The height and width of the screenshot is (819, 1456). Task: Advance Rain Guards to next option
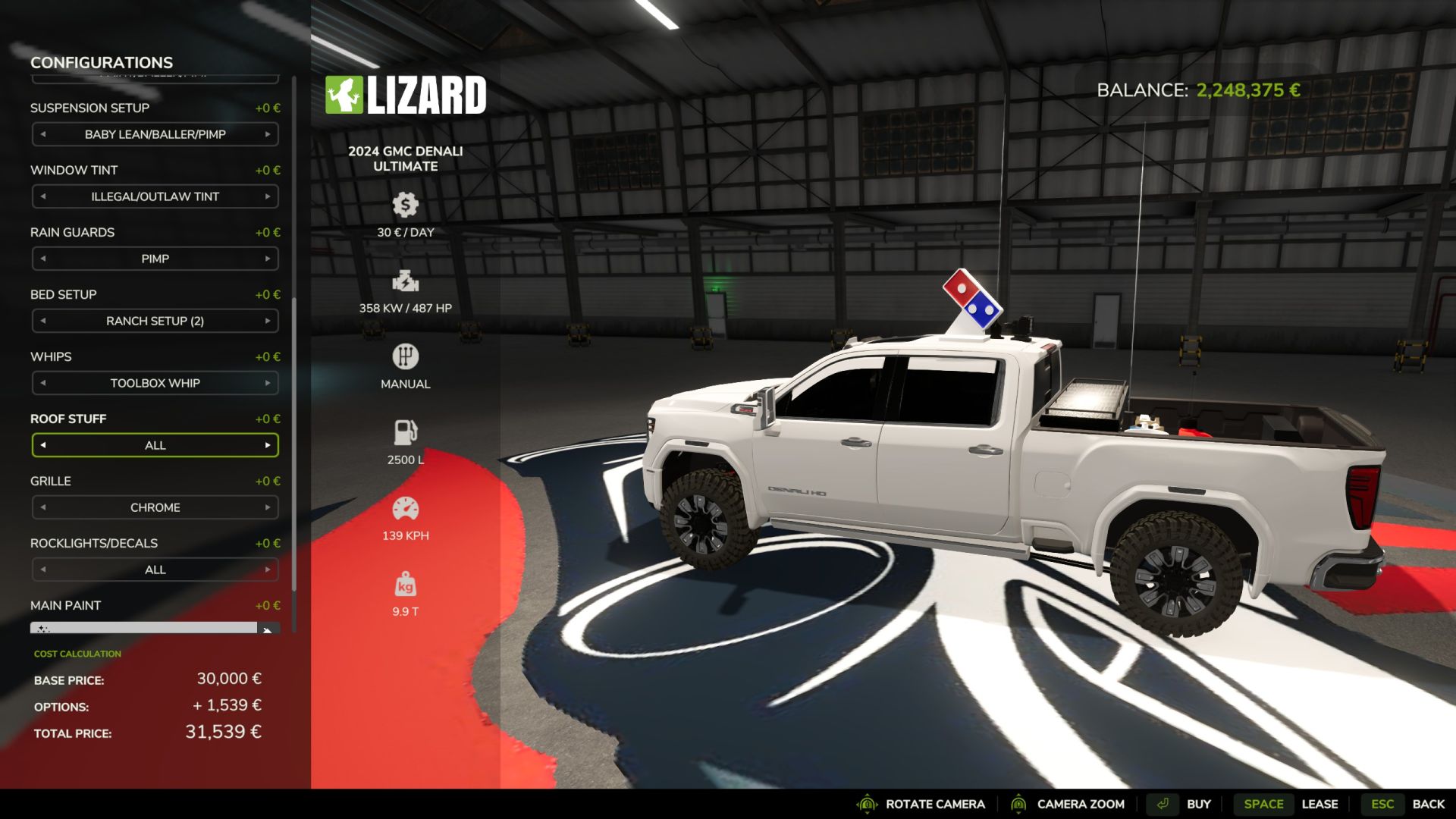coord(268,259)
